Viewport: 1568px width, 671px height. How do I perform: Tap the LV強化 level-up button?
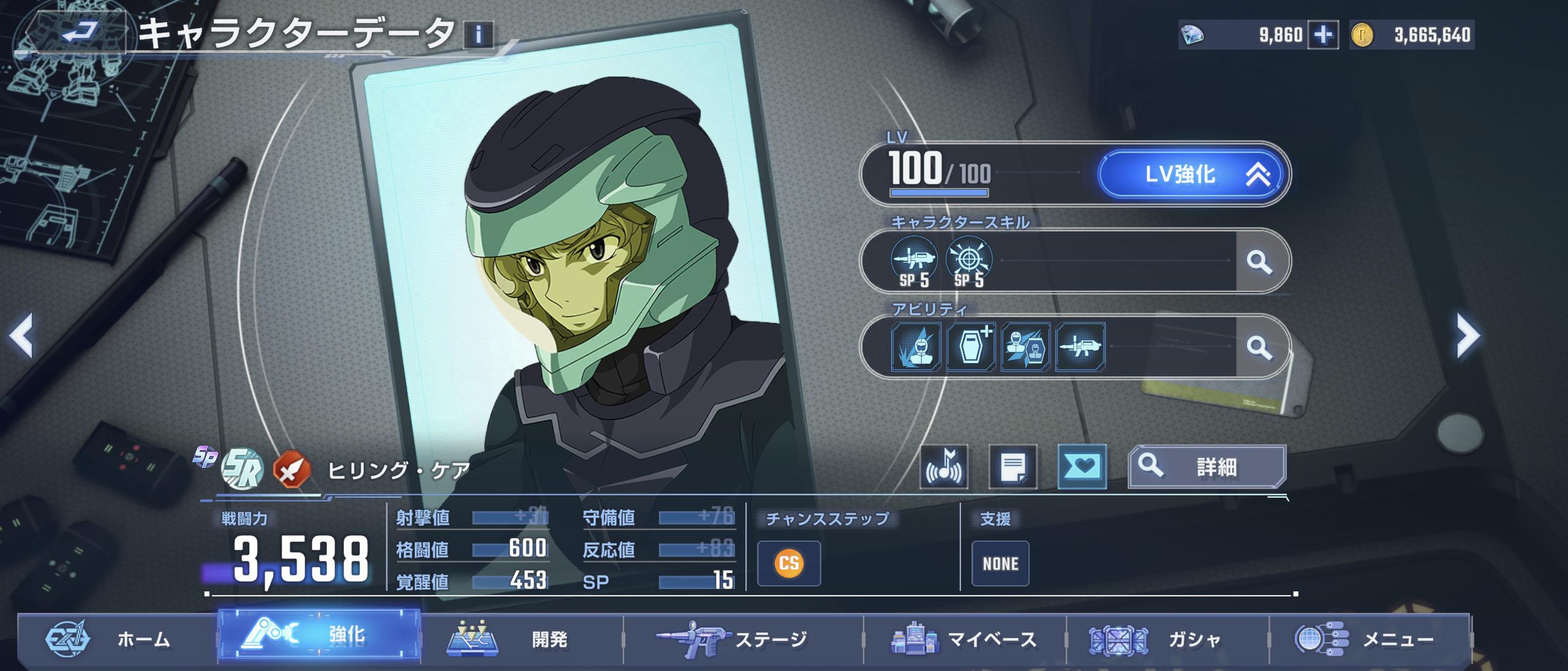pyautogui.click(x=1191, y=174)
